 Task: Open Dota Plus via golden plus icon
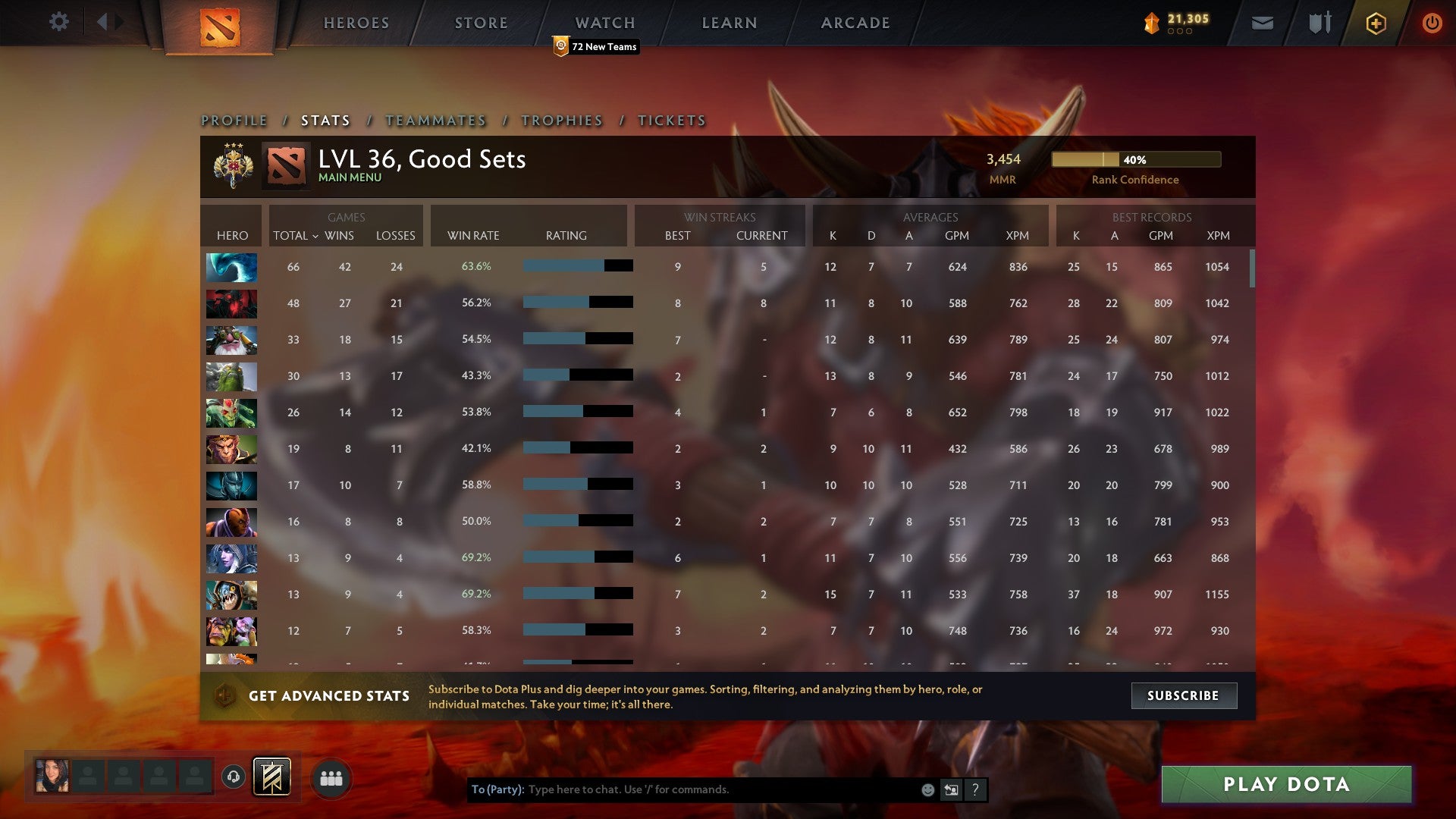1376,23
